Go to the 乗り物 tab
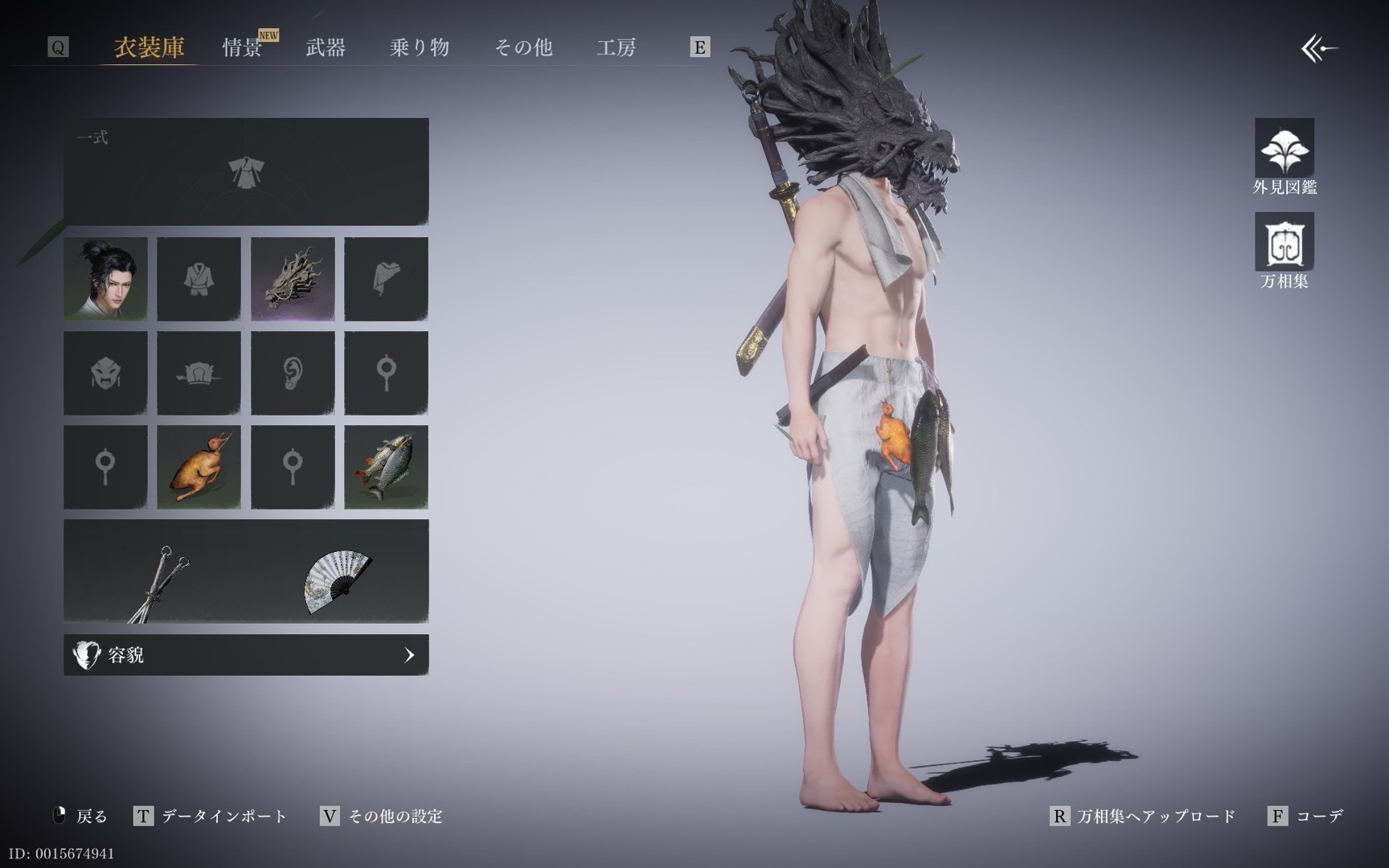Screen dimensions: 1389x868 (x=419, y=47)
